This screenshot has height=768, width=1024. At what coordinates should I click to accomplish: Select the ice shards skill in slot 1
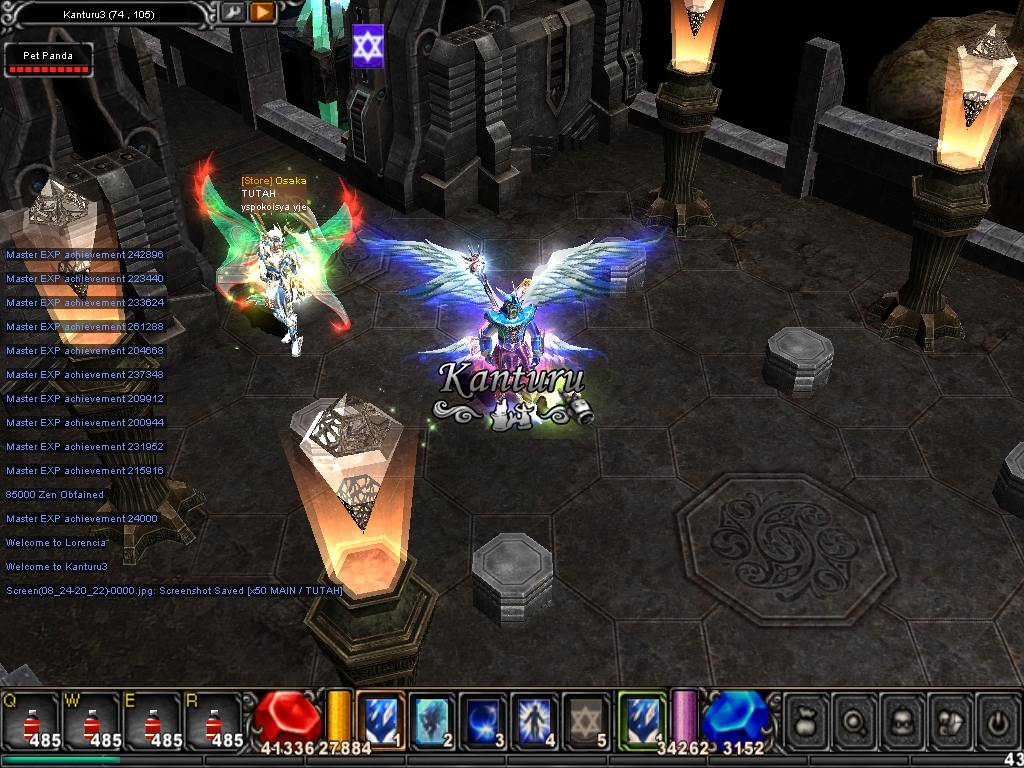click(x=381, y=718)
